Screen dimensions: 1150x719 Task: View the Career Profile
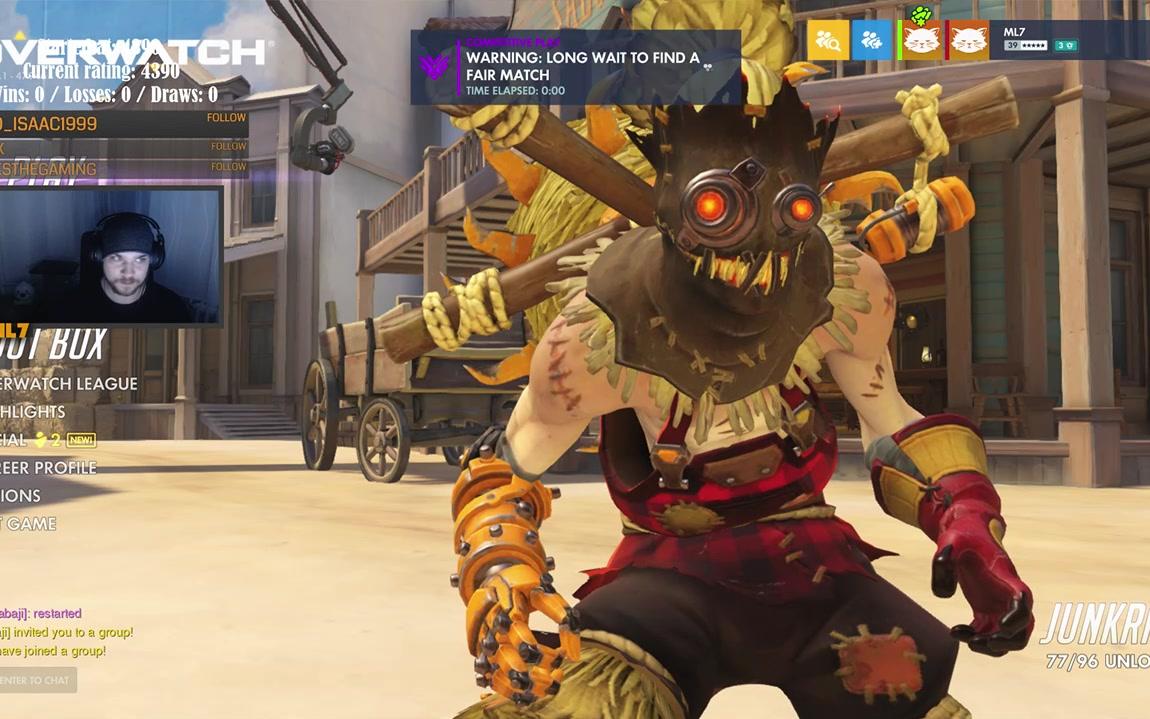(50, 468)
